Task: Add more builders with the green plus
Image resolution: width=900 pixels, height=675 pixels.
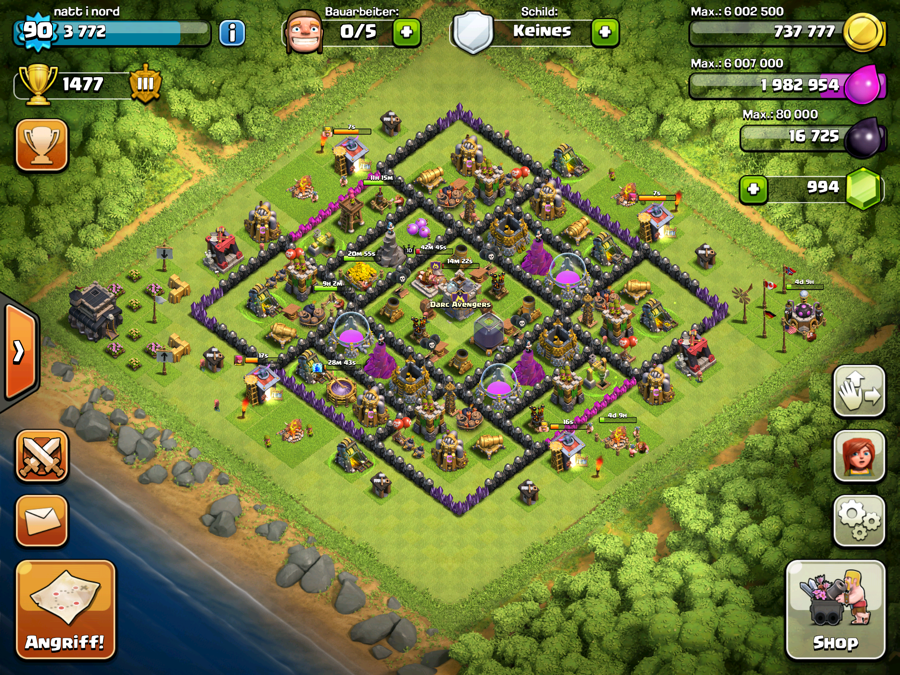Action: click(x=406, y=32)
